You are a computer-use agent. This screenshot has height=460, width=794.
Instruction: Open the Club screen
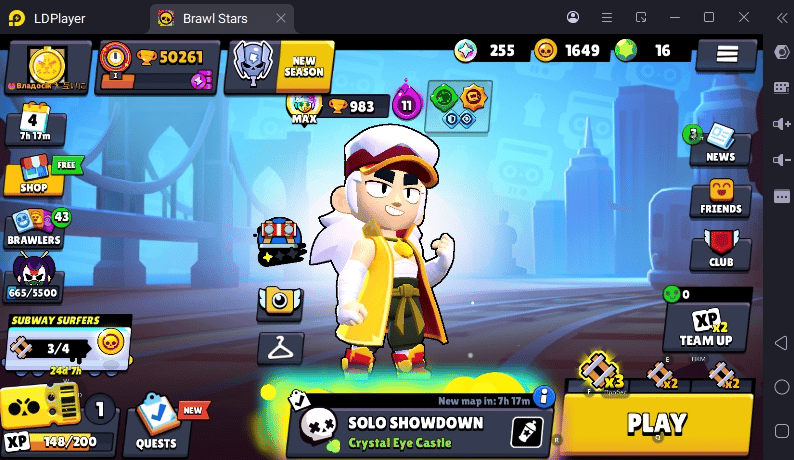(x=720, y=248)
